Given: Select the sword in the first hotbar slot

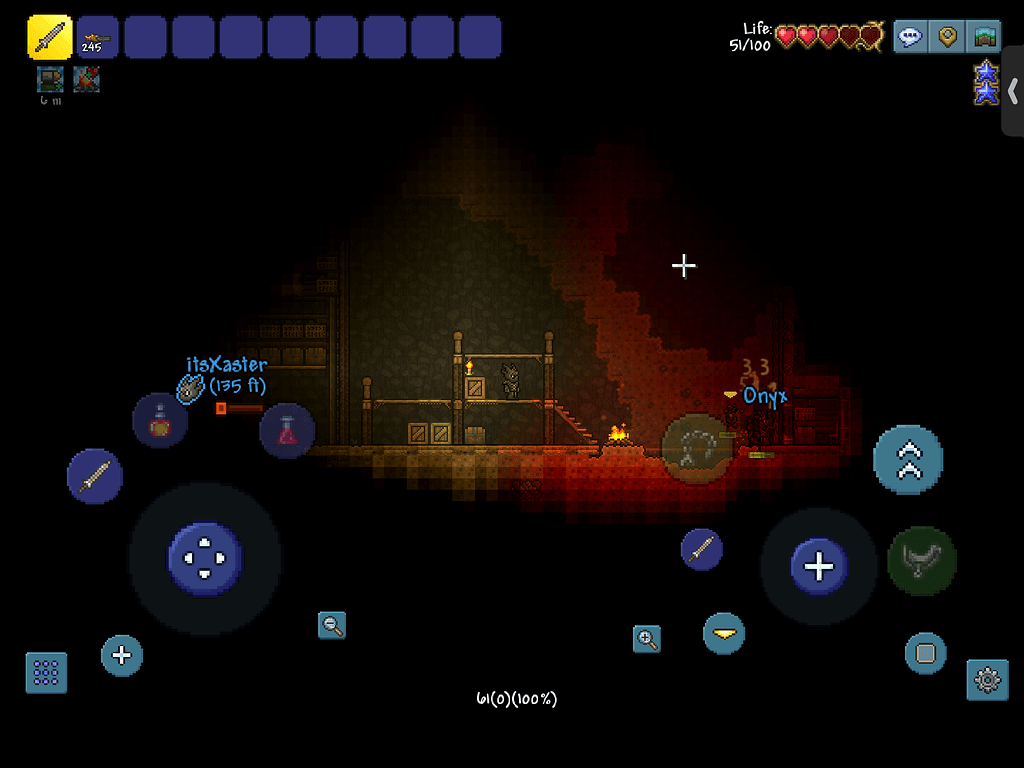Looking at the screenshot, I should pyautogui.click(x=49, y=37).
